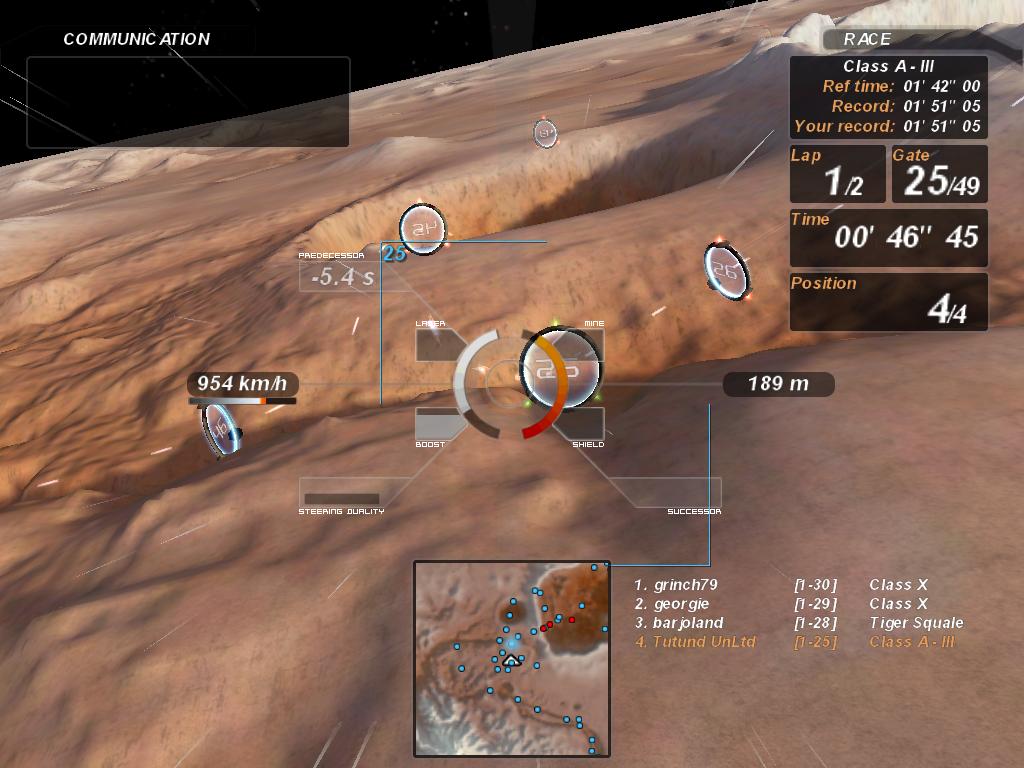Select barjoland in the standings list
The image size is (1024, 768).
coord(688,623)
